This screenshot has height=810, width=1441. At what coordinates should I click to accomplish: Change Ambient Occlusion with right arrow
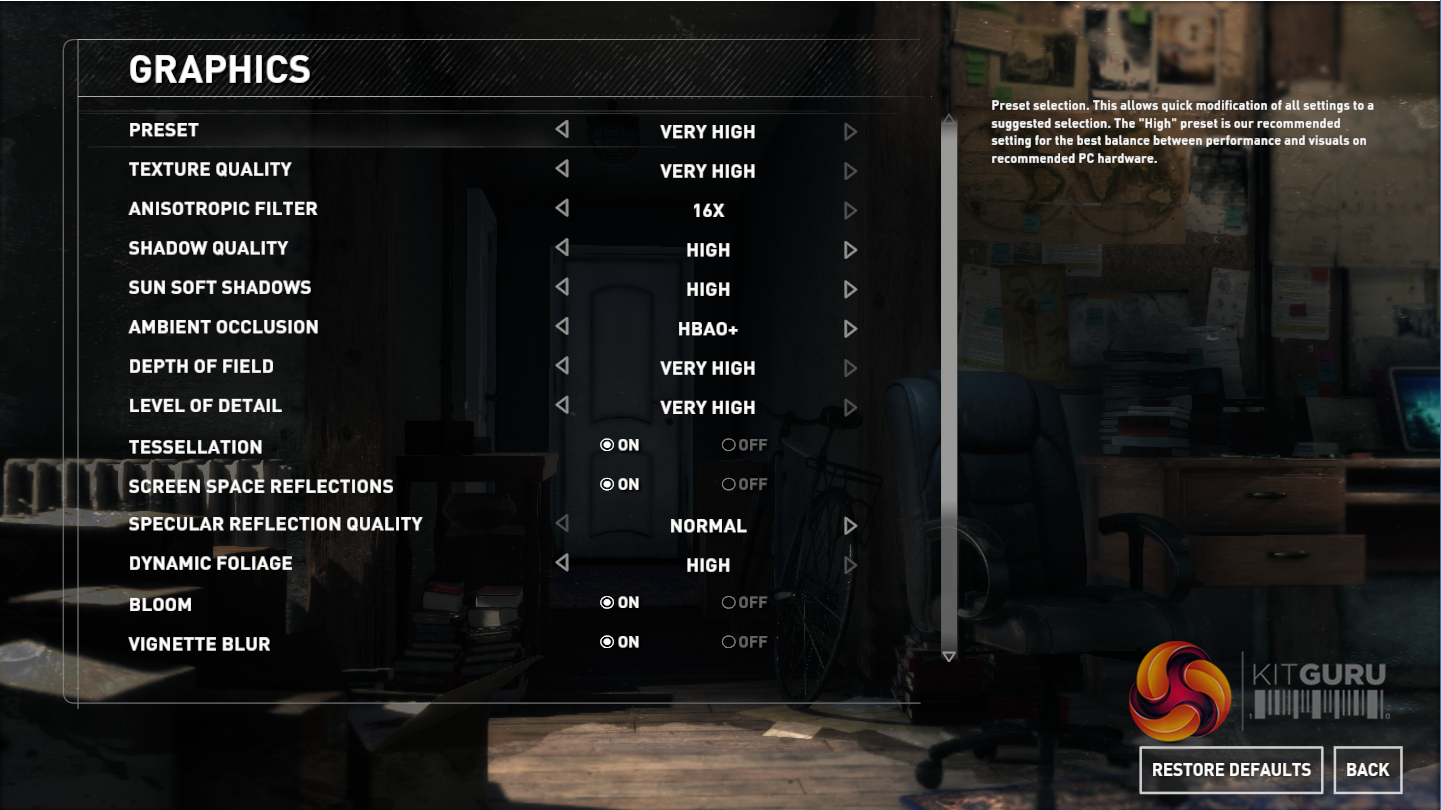[x=850, y=328]
